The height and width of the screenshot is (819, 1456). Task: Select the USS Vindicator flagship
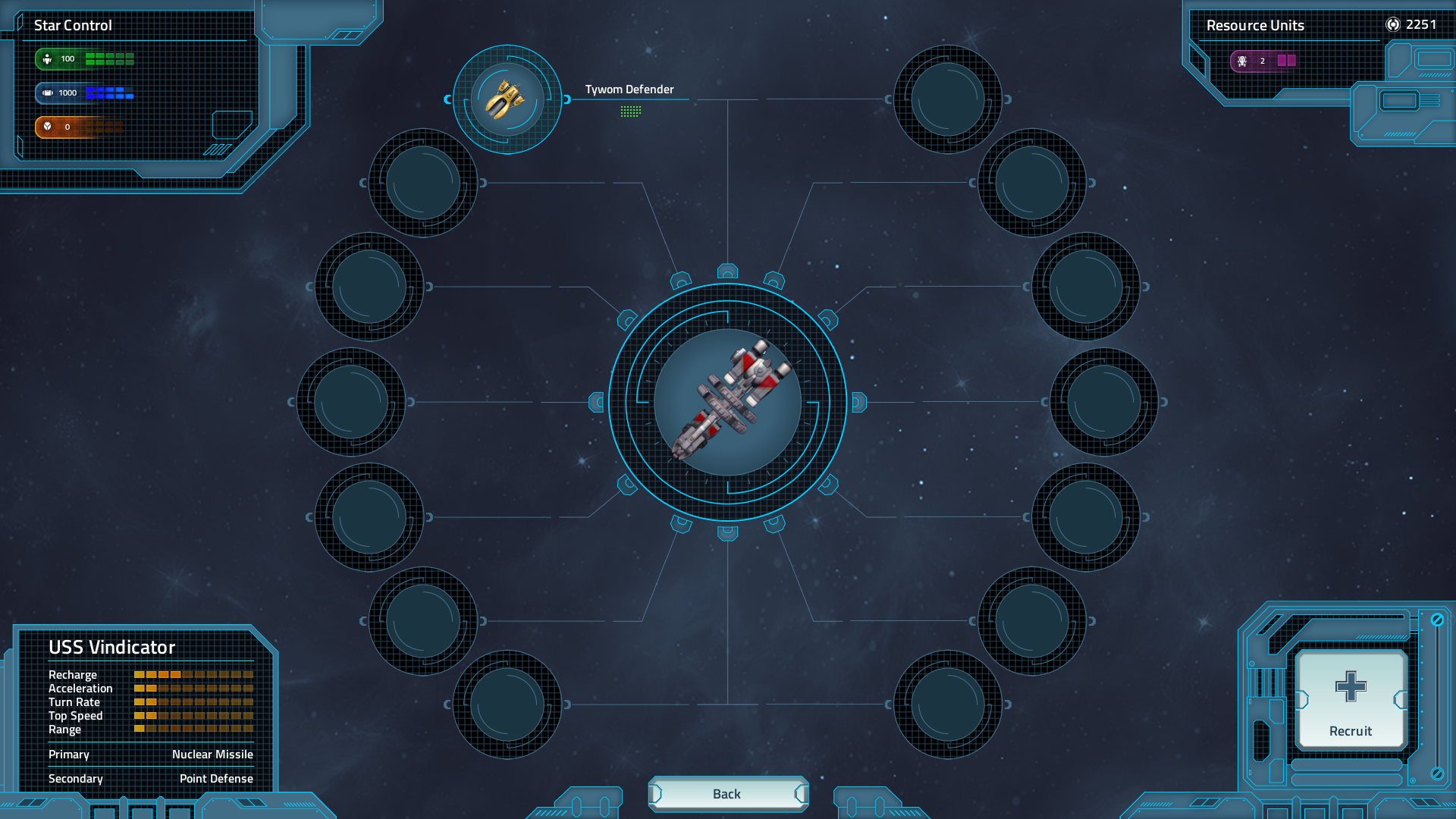click(x=727, y=402)
